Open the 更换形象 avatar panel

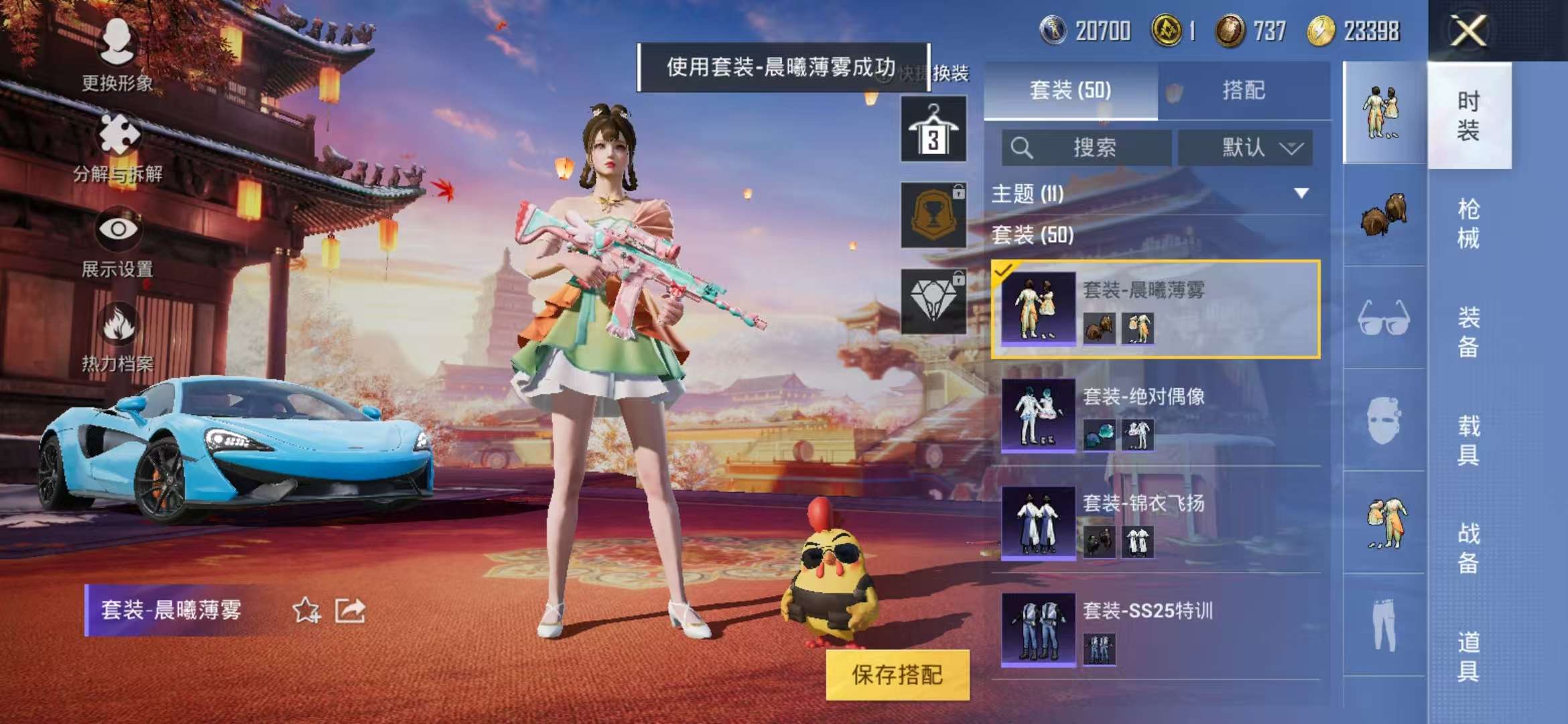(117, 50)
